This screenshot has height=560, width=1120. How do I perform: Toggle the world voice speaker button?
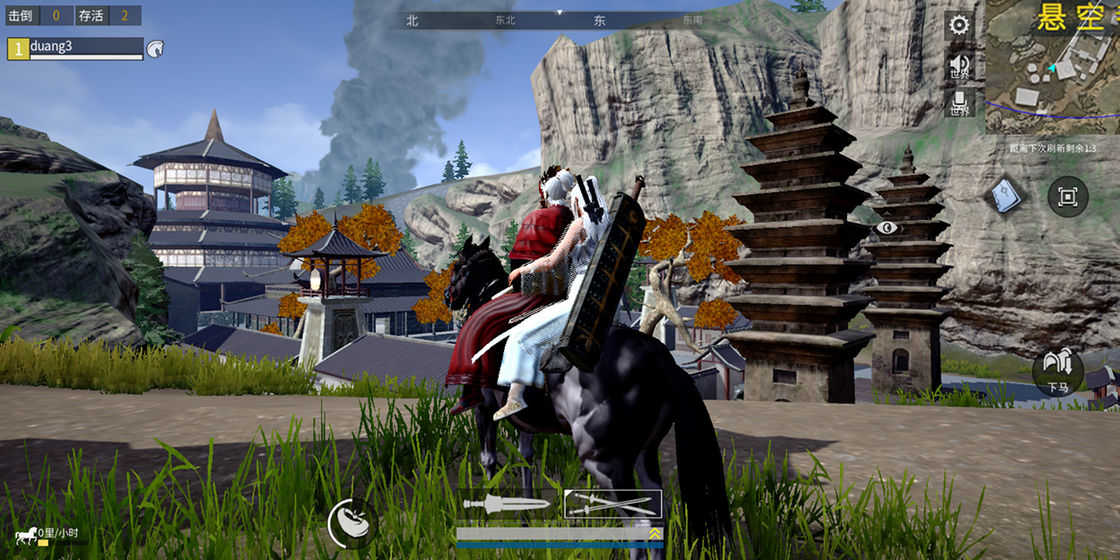[959, 65]
